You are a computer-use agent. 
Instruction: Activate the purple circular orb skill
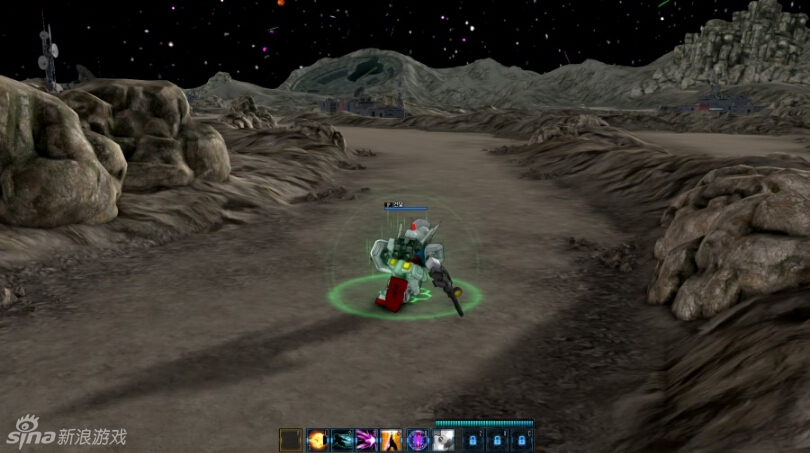point(417,440)
